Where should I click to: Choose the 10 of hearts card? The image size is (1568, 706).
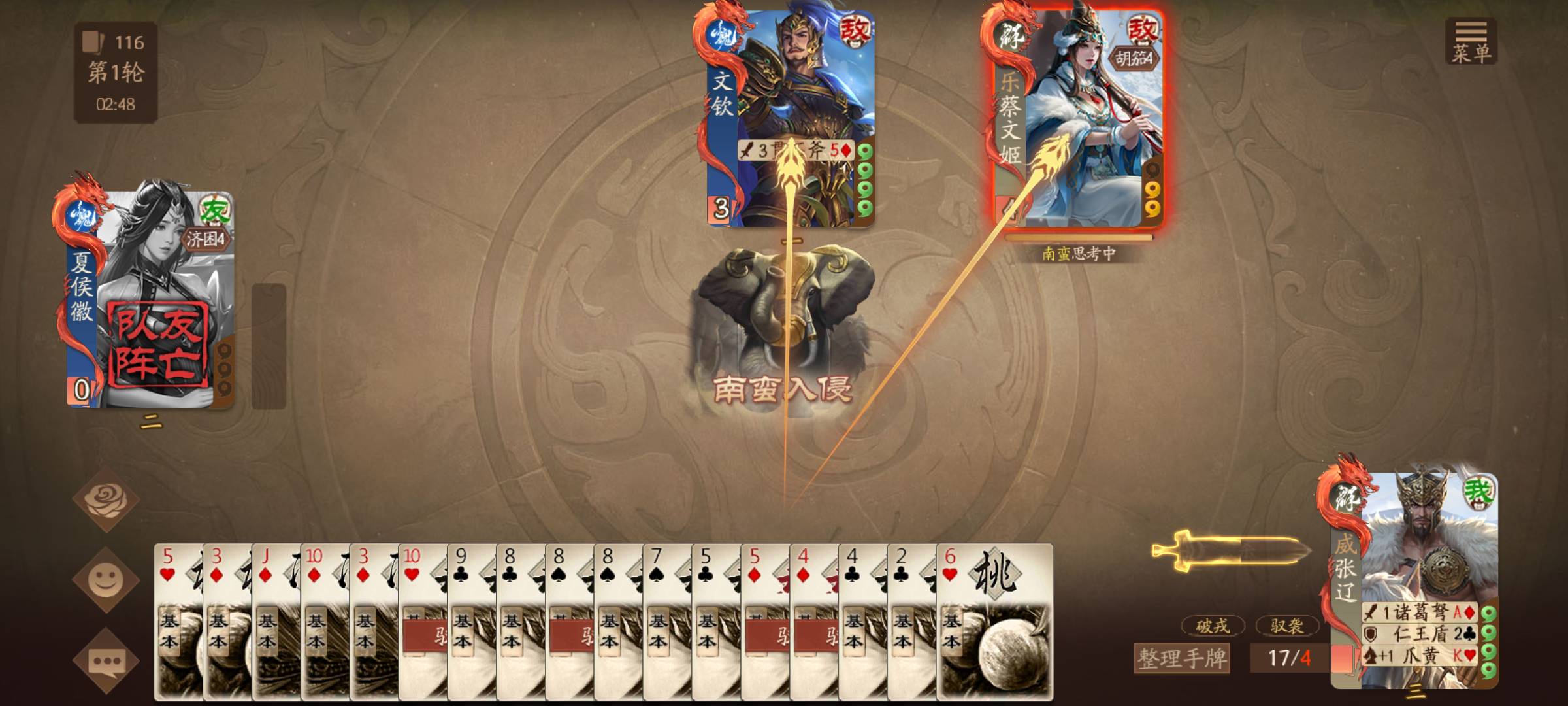[x=422, y=621]
